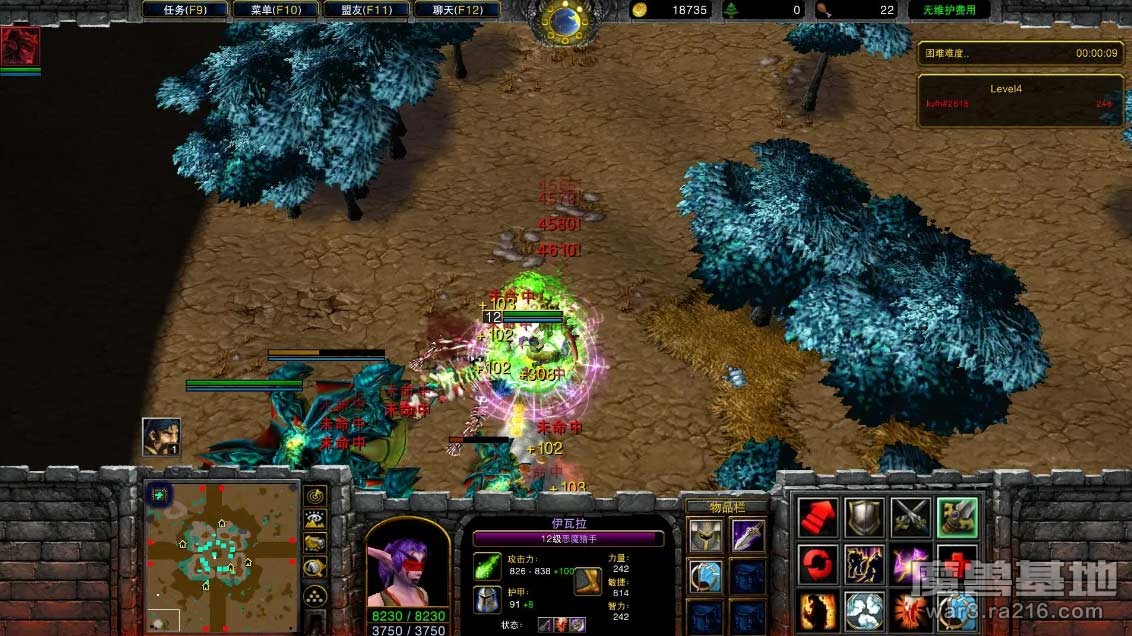Image resolution: width=1132 pixels, height=636 pixels.
Task: Open the 任务 (F9) quests menu
Action: 186,10
